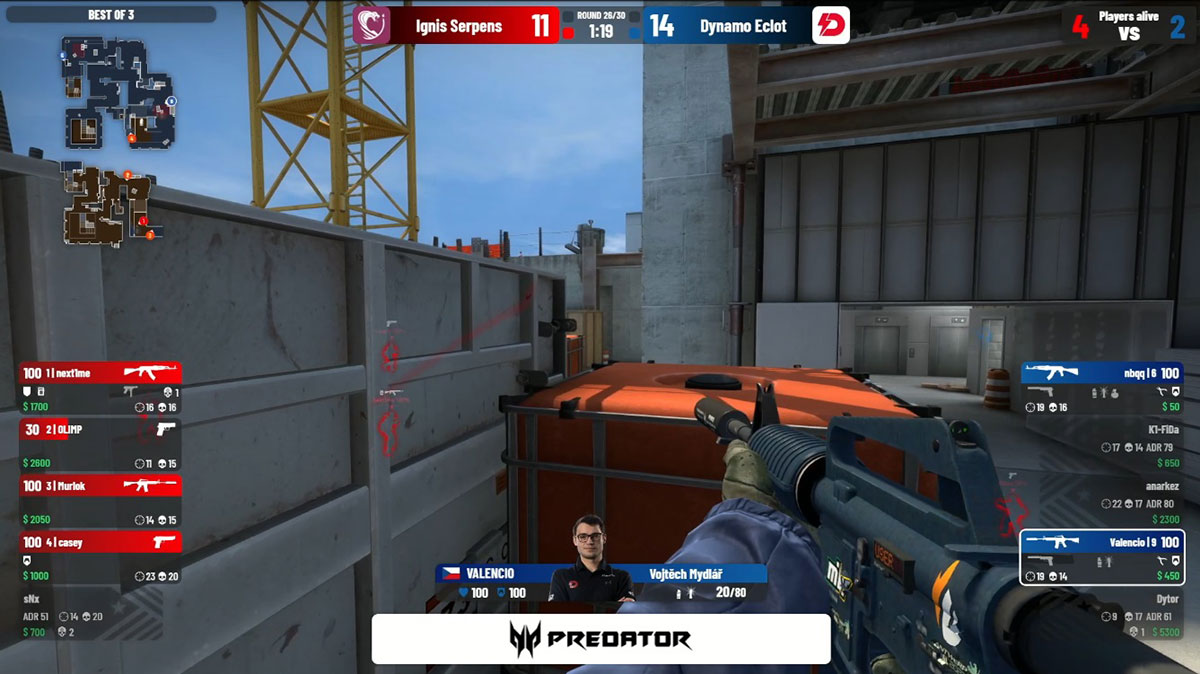Click the Predator sponsor banner
This screenshot has width=1200, height=674.
(x=601, y=639)
